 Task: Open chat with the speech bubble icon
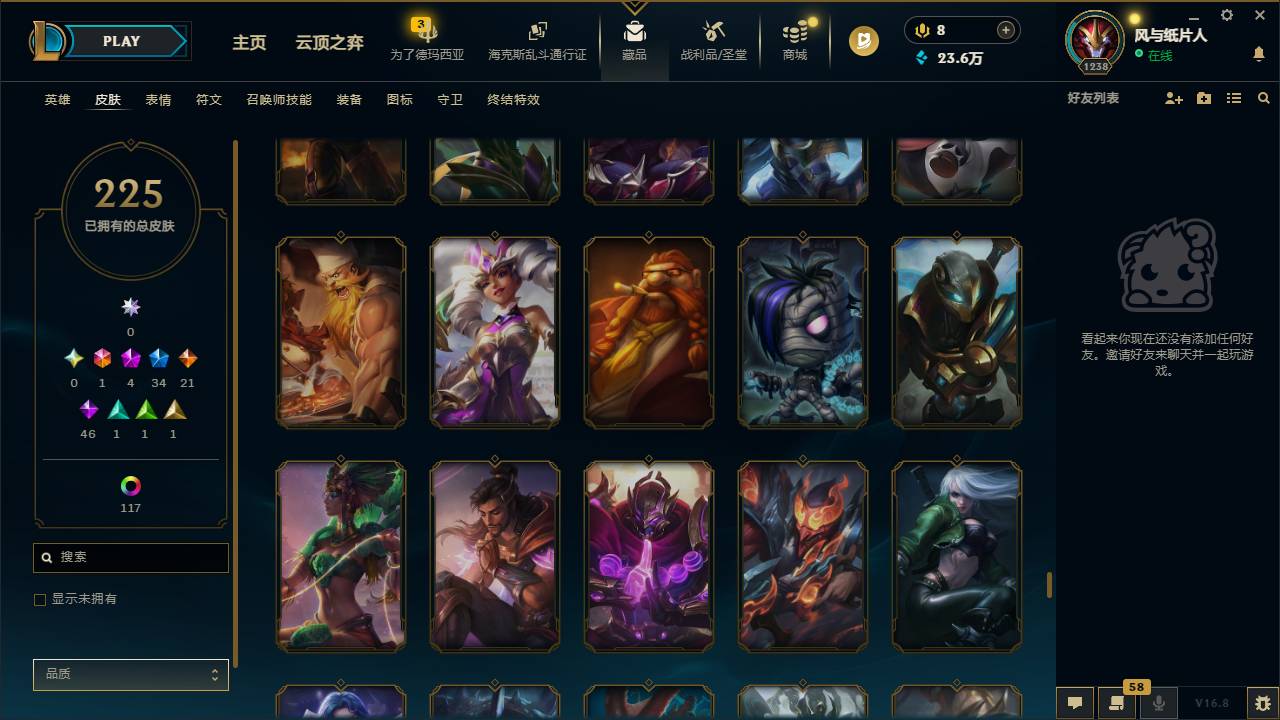point(1074,704)
